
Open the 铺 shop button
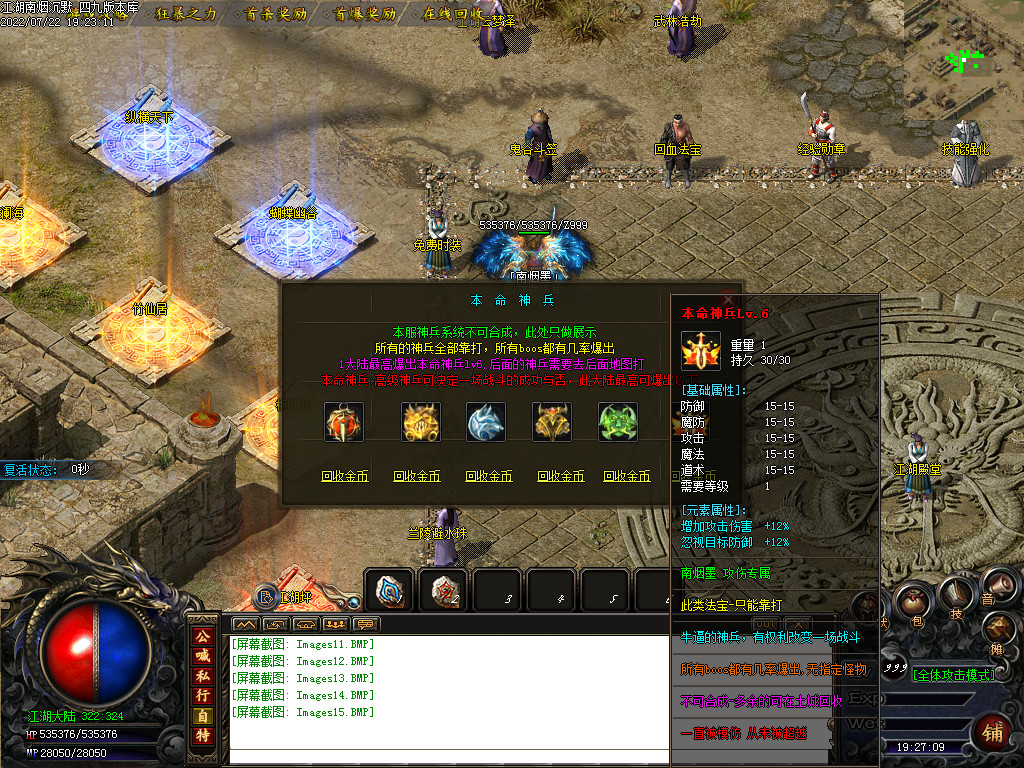coord(992,732)
